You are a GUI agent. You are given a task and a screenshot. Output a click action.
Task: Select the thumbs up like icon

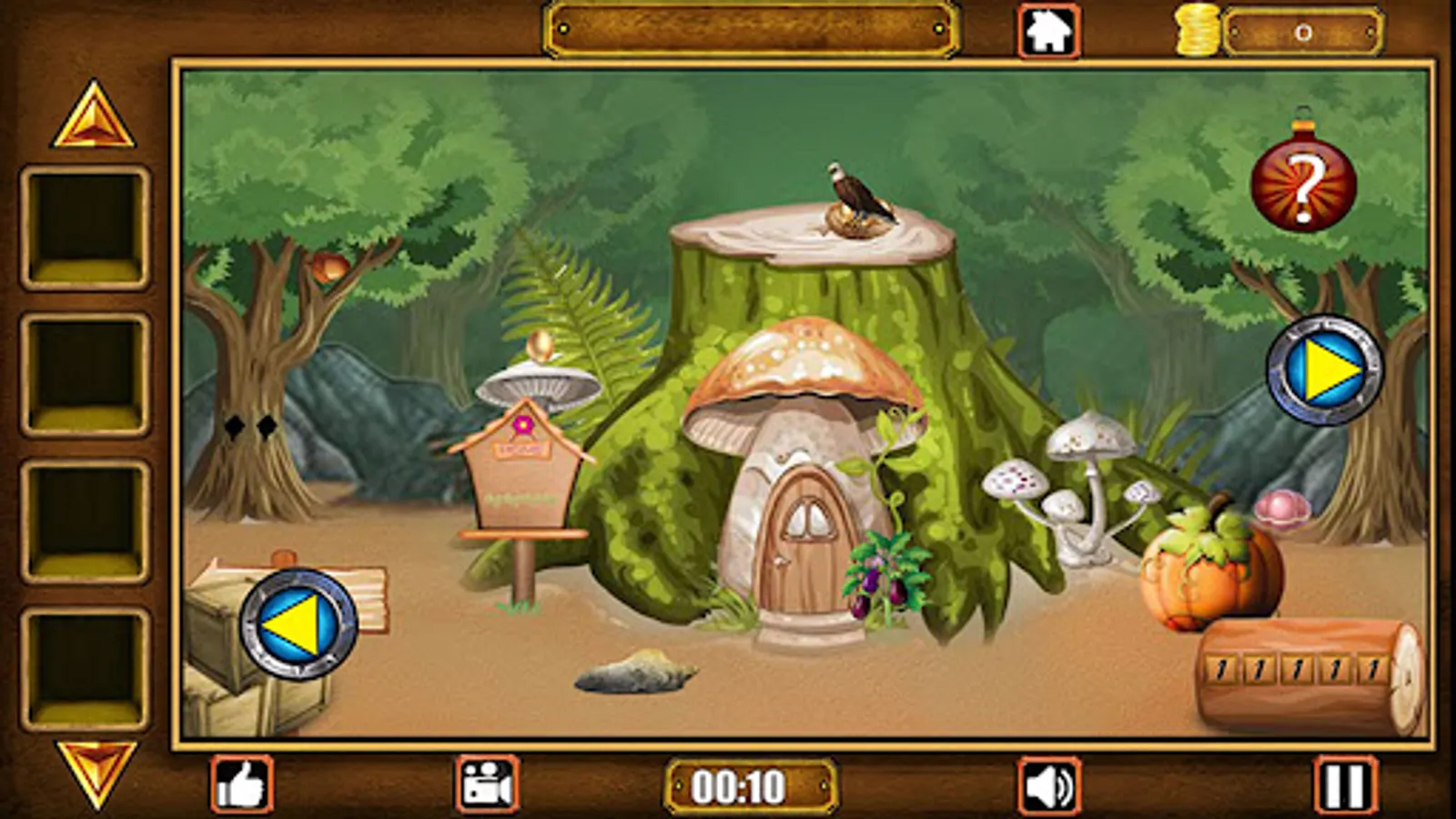pyautogui.click(x=242, y=783)
